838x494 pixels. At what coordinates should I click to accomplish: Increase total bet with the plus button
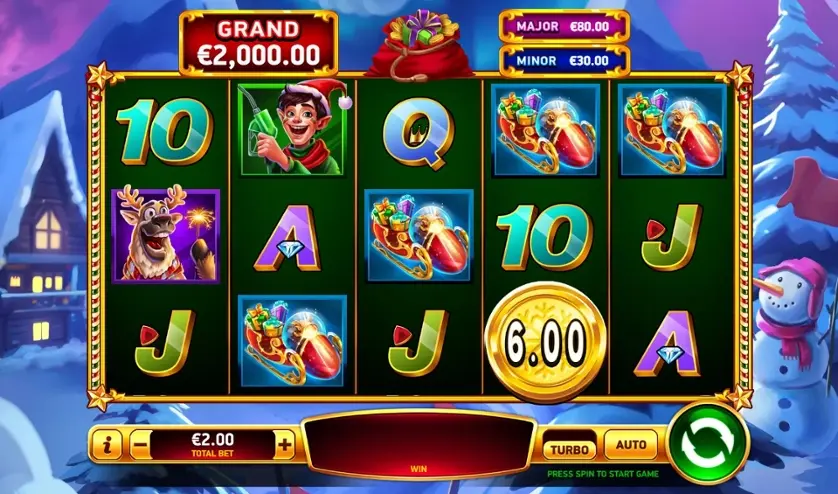click(285, 443)
